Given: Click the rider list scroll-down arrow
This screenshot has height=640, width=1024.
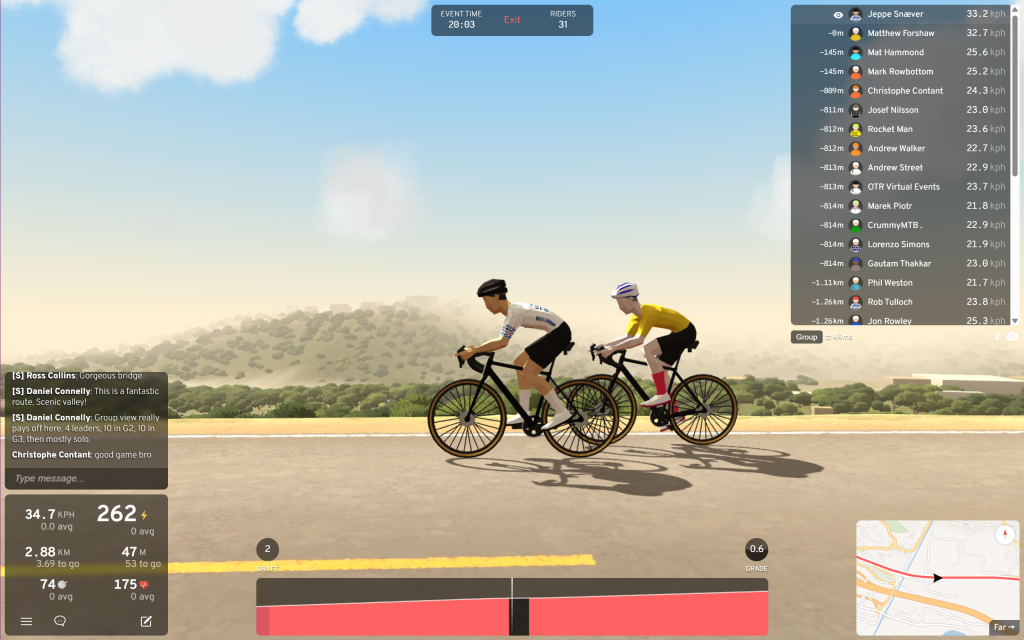Looking at the screenshot, I should click(x=1015, y=320).
